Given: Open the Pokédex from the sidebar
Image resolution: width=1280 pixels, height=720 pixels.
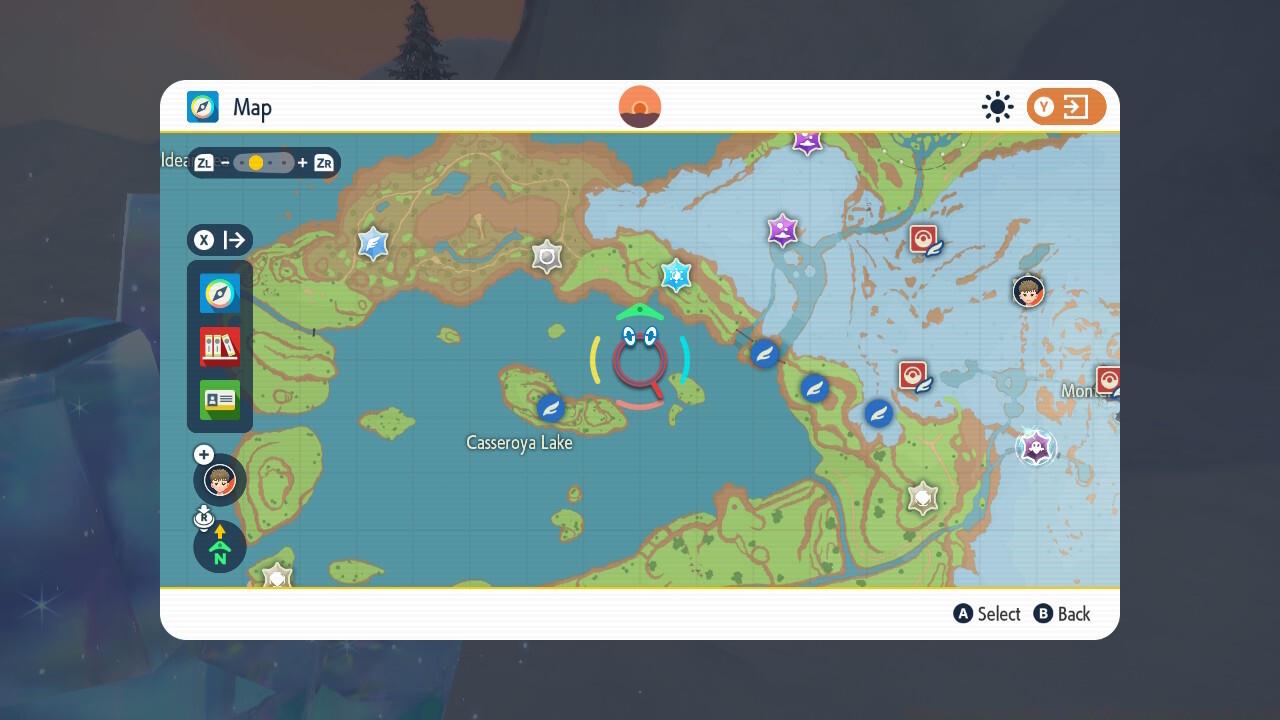Looking at the screenshot, I should pos(218,347).
